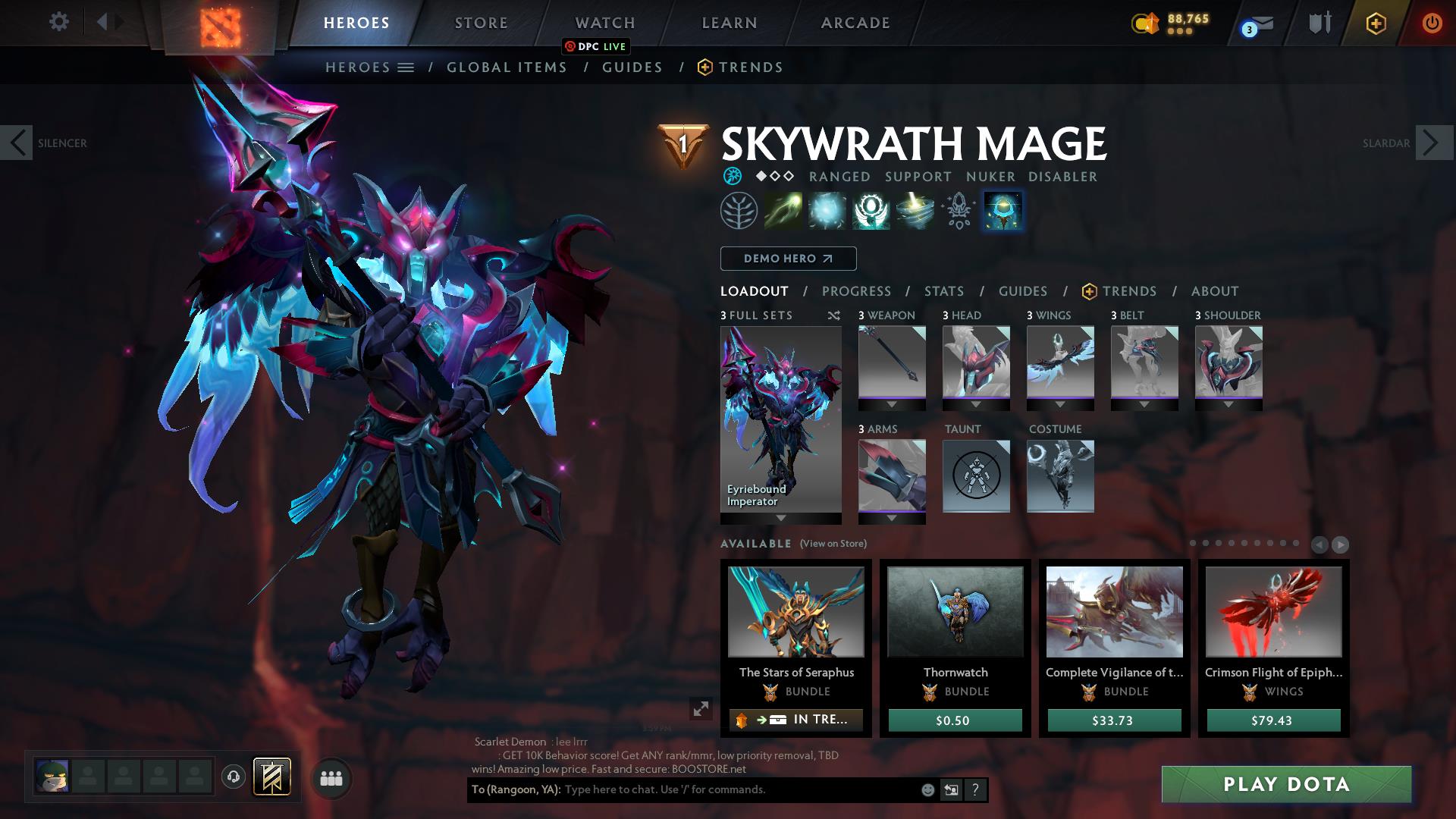
Task: Click the Thornwatch bundle thumbnail
Action: click(x=955, y=612)
